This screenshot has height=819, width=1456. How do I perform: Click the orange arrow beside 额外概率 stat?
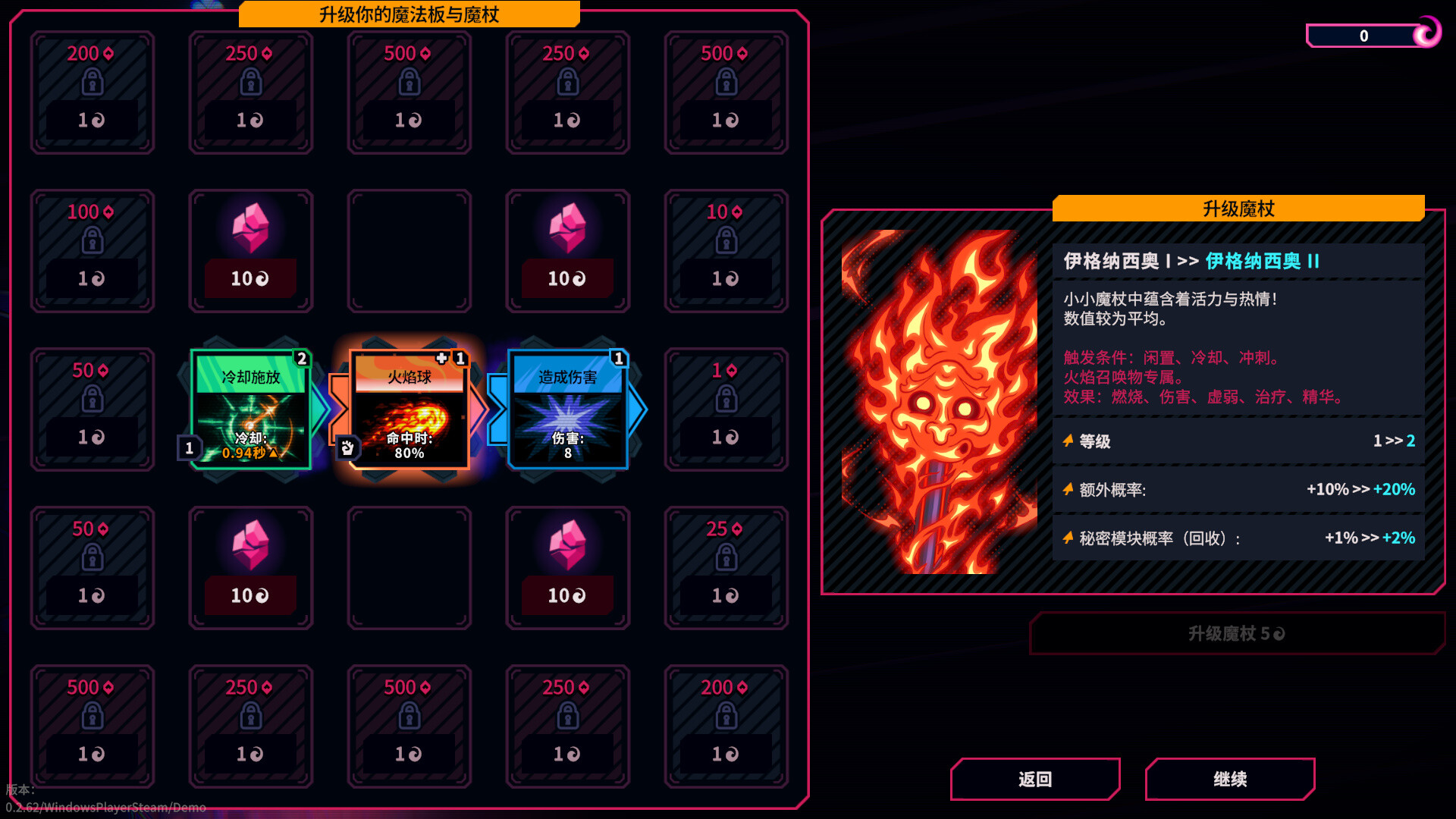[x=1066, y=489]
